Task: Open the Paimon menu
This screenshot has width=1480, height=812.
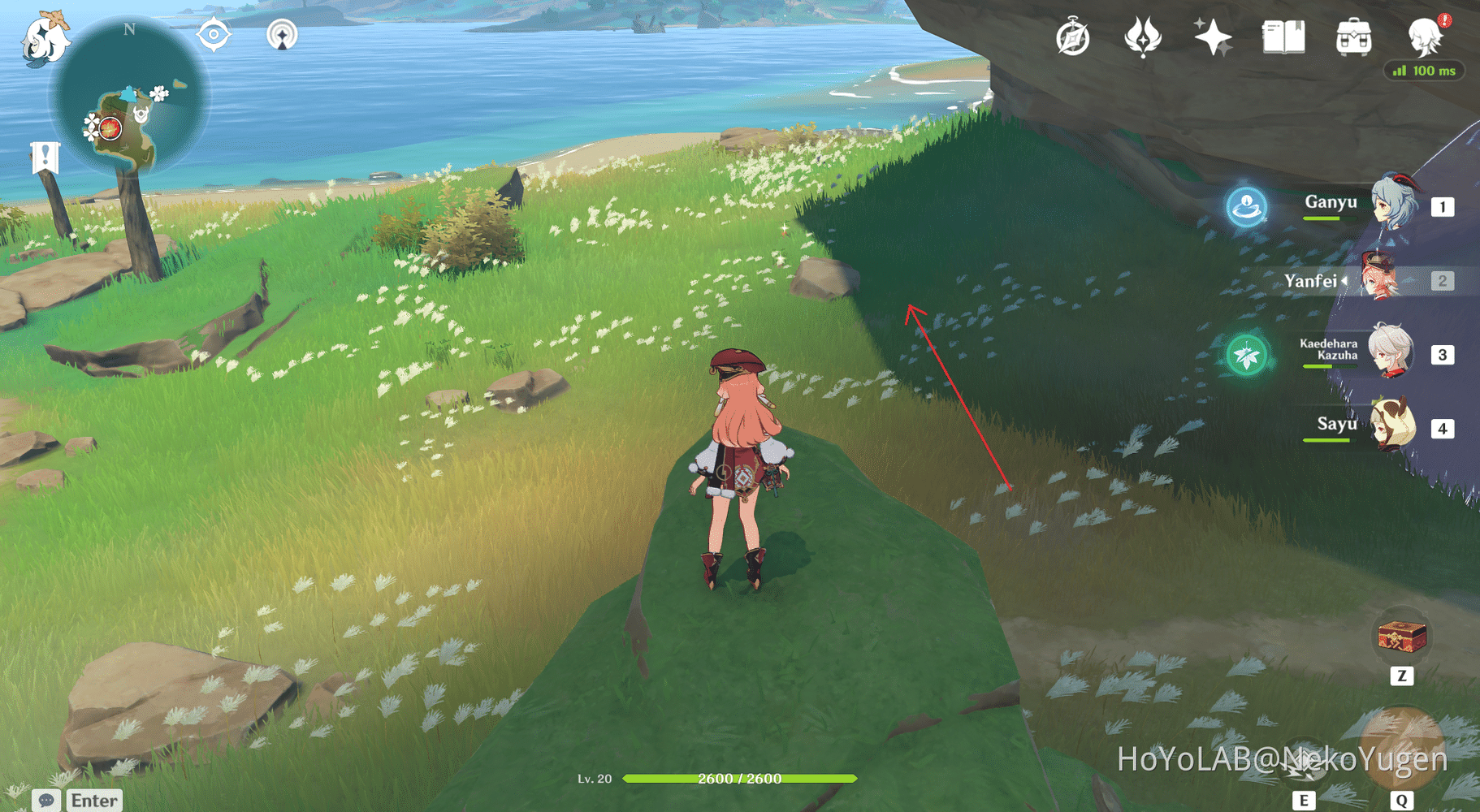Action: point(45,39)
